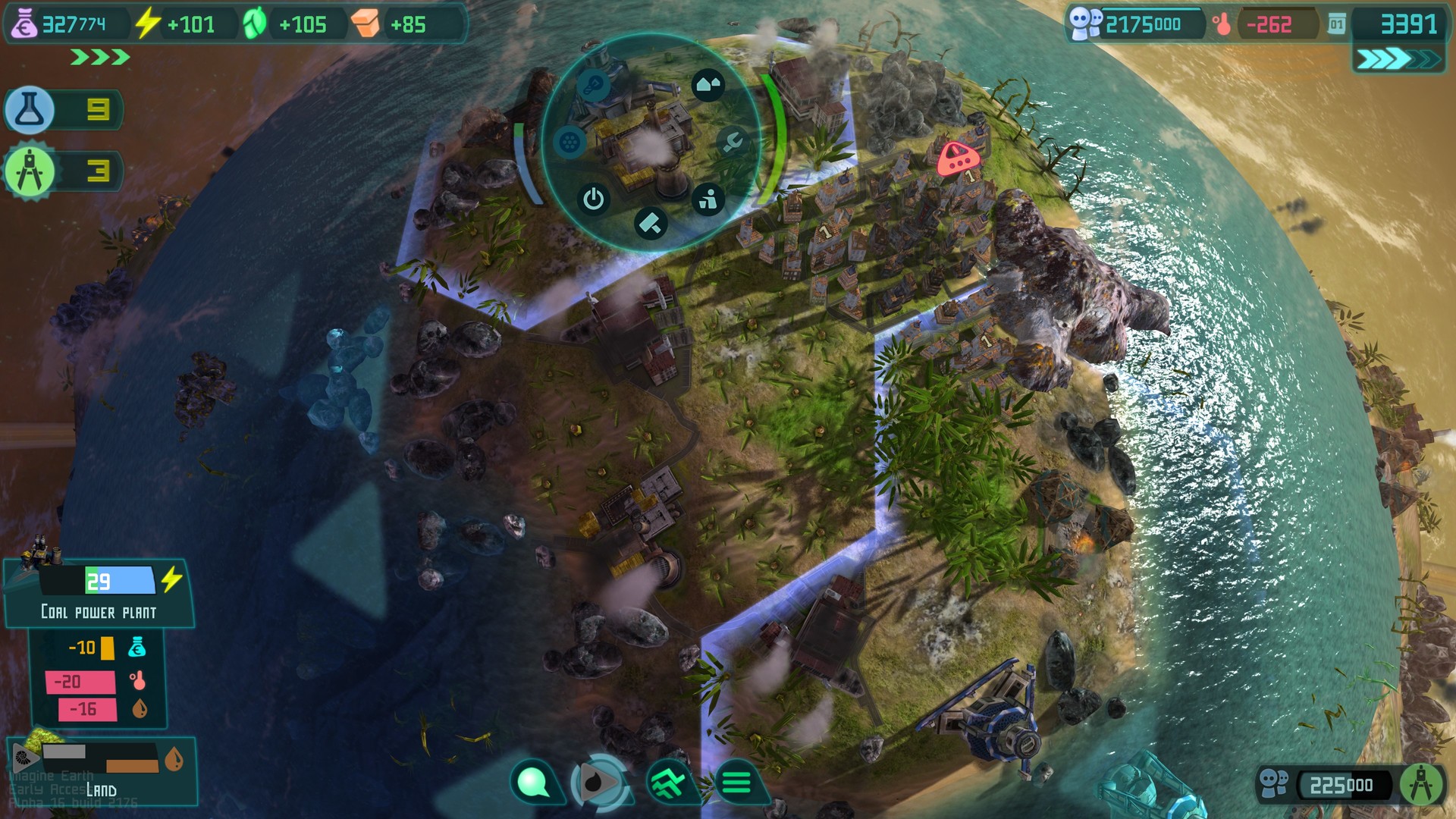The height and width of the screenshot is (819, 1456).
Task: Select the recycle building icon in the radial menu
Action: click(x=708, y=199)
